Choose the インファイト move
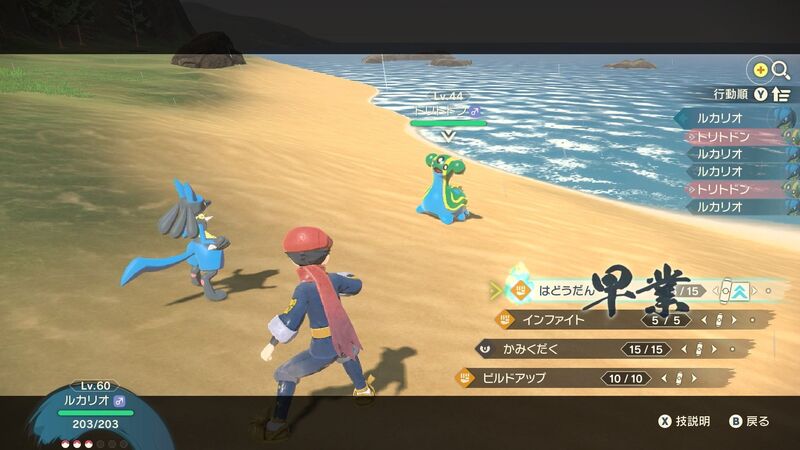Screen dimensions: 800x450 pyautogui.click(x=552, y=320)
